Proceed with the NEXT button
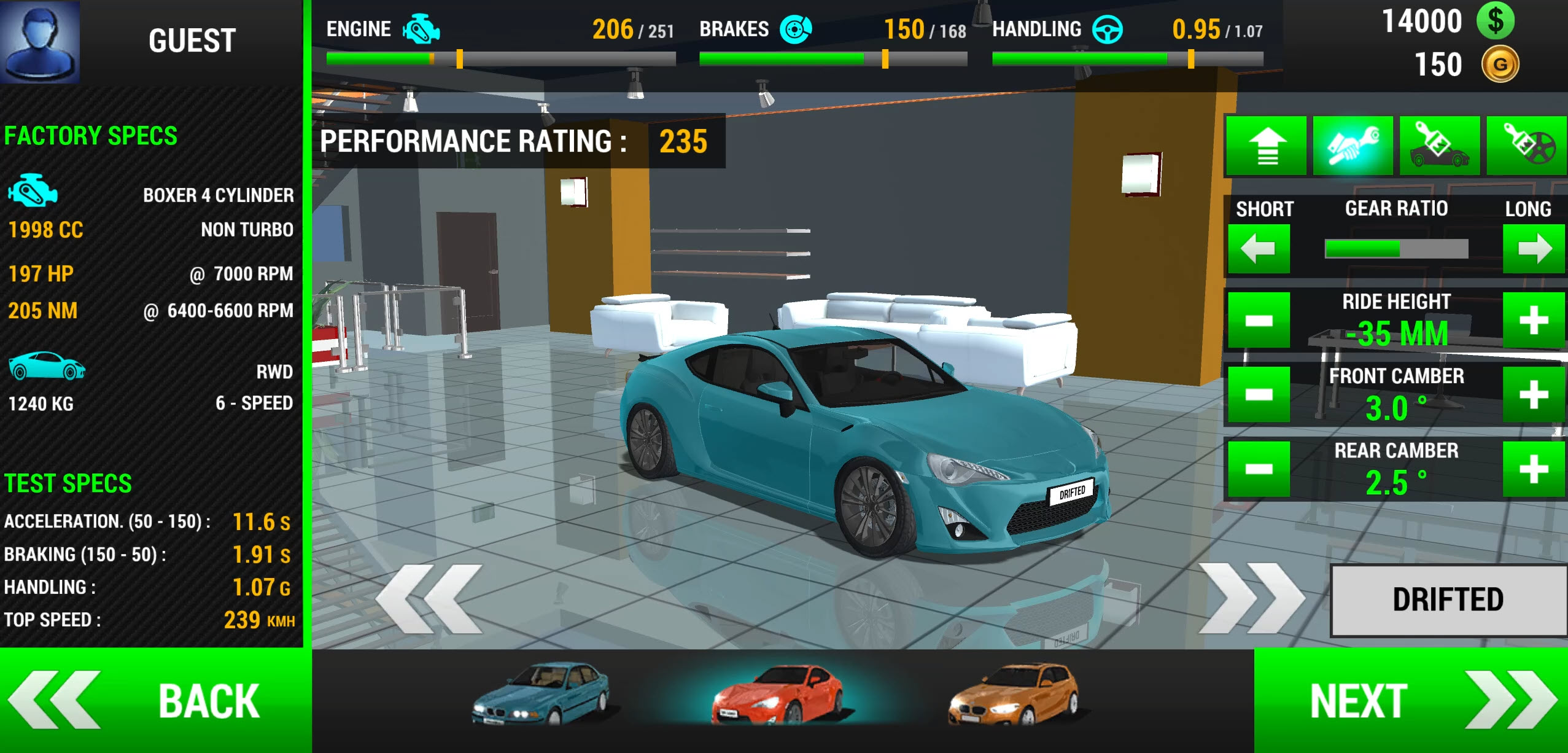The image size is (1568, 753). click(x=1411, y=700)
